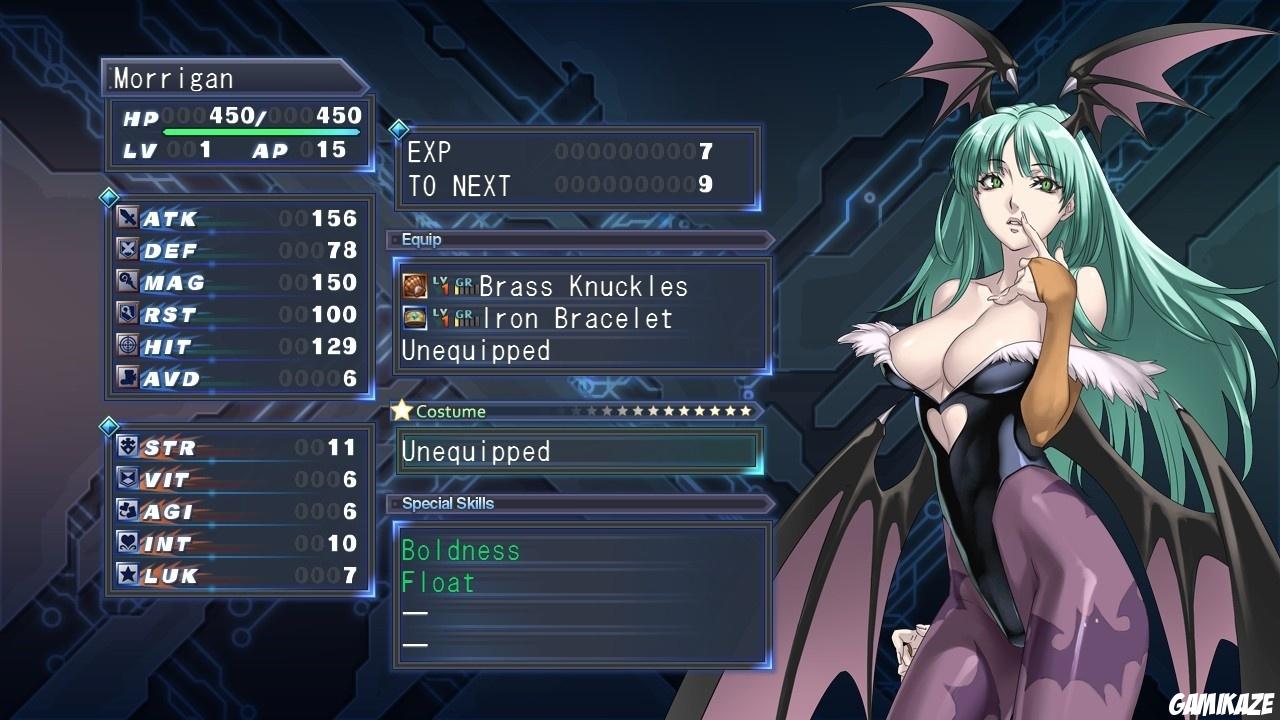Click the shield icon next to DEF
Viewport: 1280px width, 720px height.
(x=128, y=250)
